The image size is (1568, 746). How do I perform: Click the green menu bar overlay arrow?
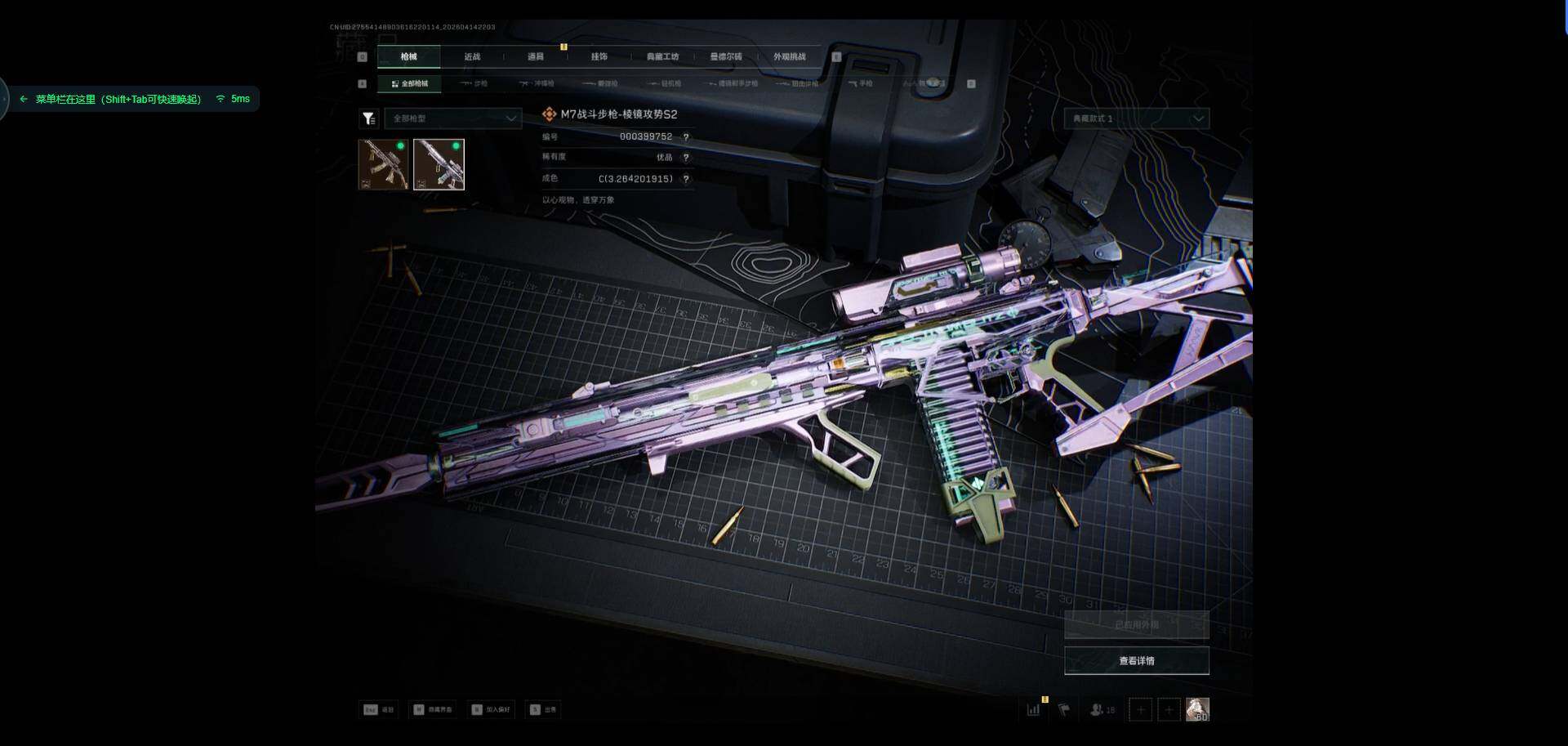[24, 99]
